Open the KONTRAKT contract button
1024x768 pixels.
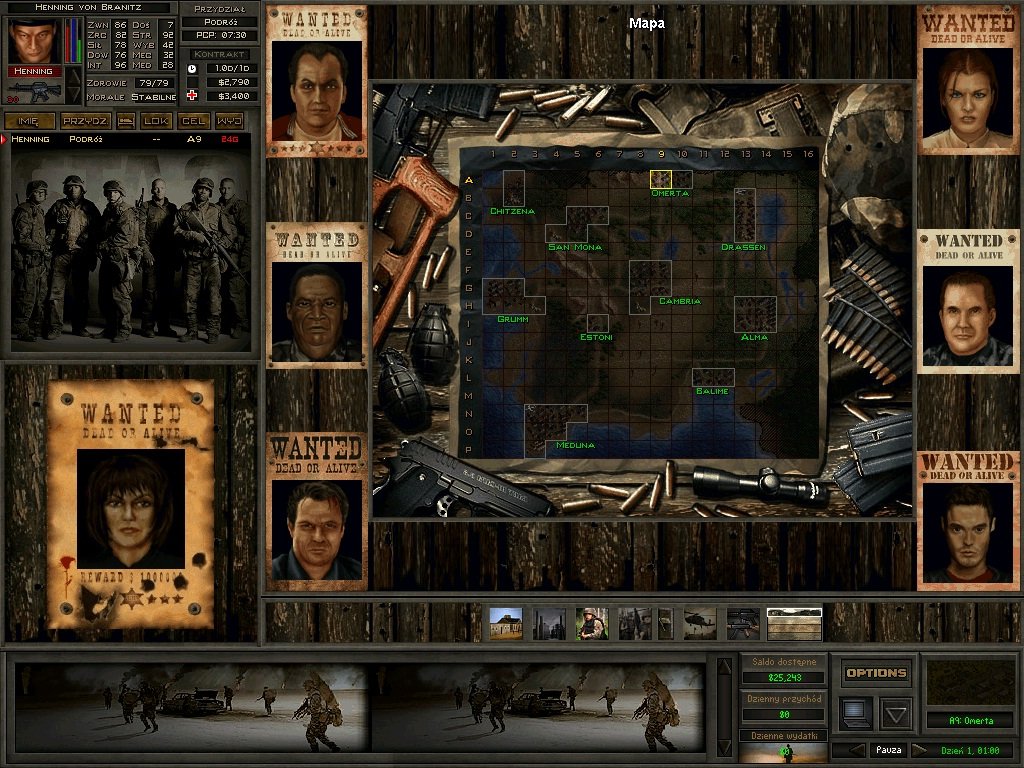tap(220, 54)
